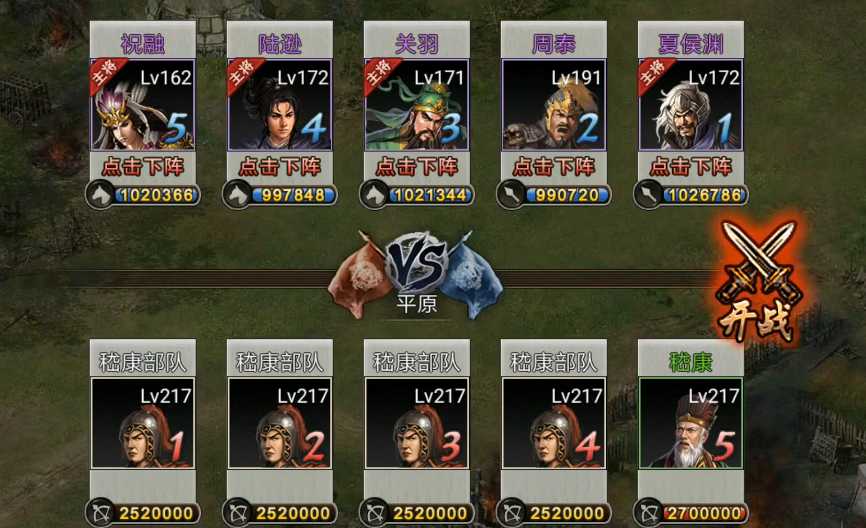Select 关羽's hero portrait card

(x=416, y=105)
